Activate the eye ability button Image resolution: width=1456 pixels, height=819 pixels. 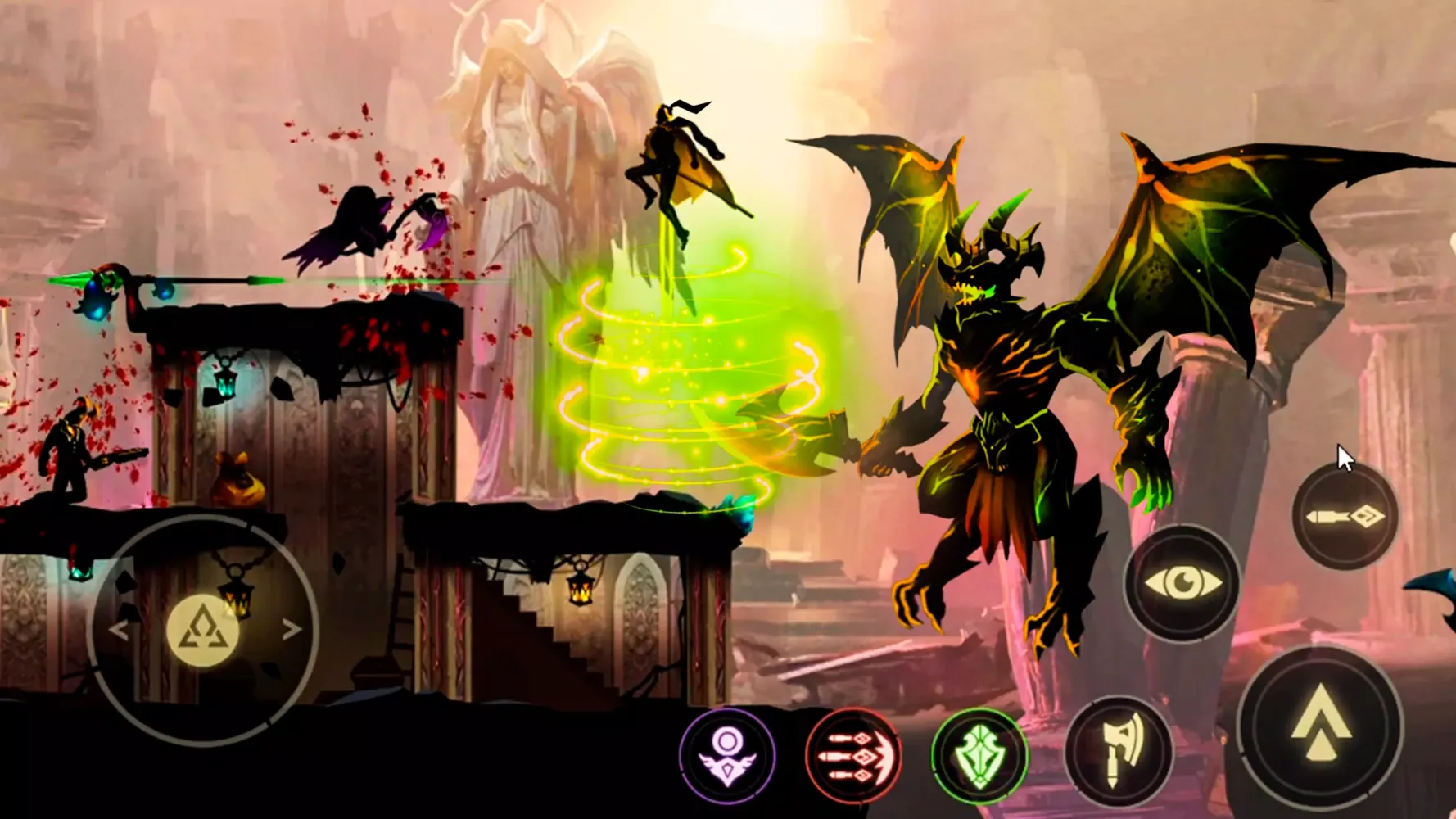1182,583
